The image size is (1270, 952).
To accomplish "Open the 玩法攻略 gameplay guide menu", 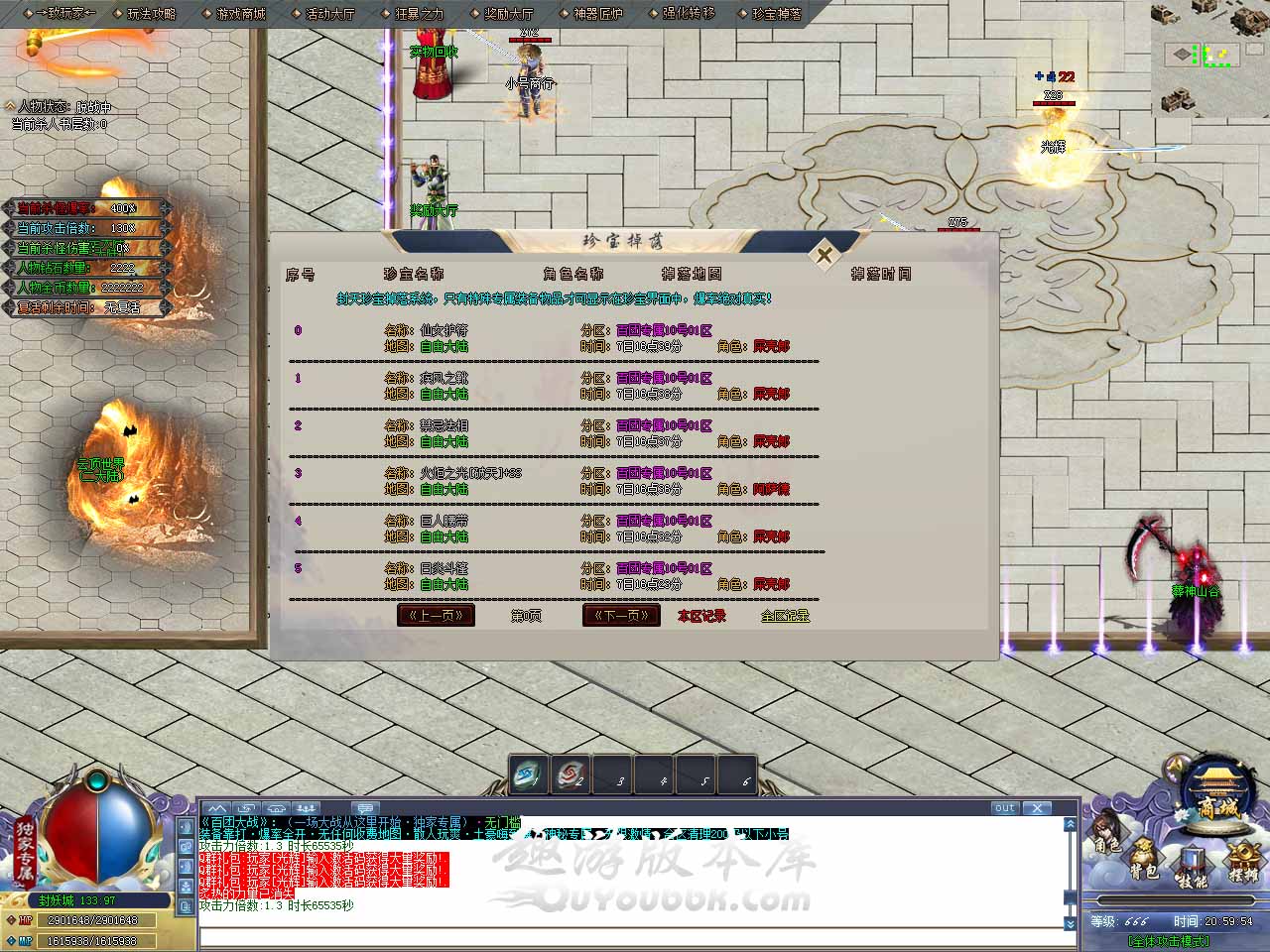I will 151,14.
